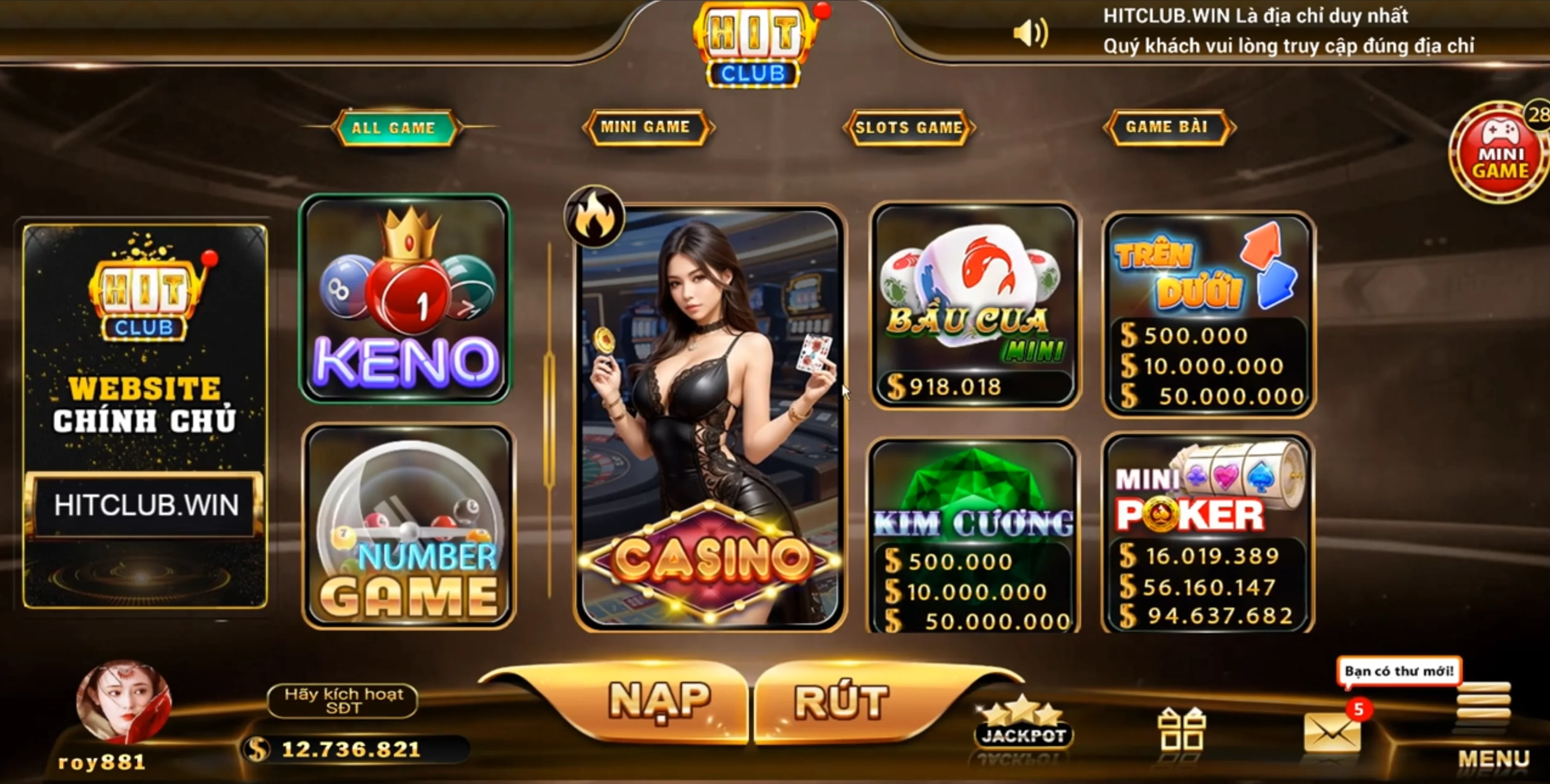Toggle the speaker sound icon
Image resolution: width=1550 pixels, height=784 pixels.
click(x=1030, y=33)
